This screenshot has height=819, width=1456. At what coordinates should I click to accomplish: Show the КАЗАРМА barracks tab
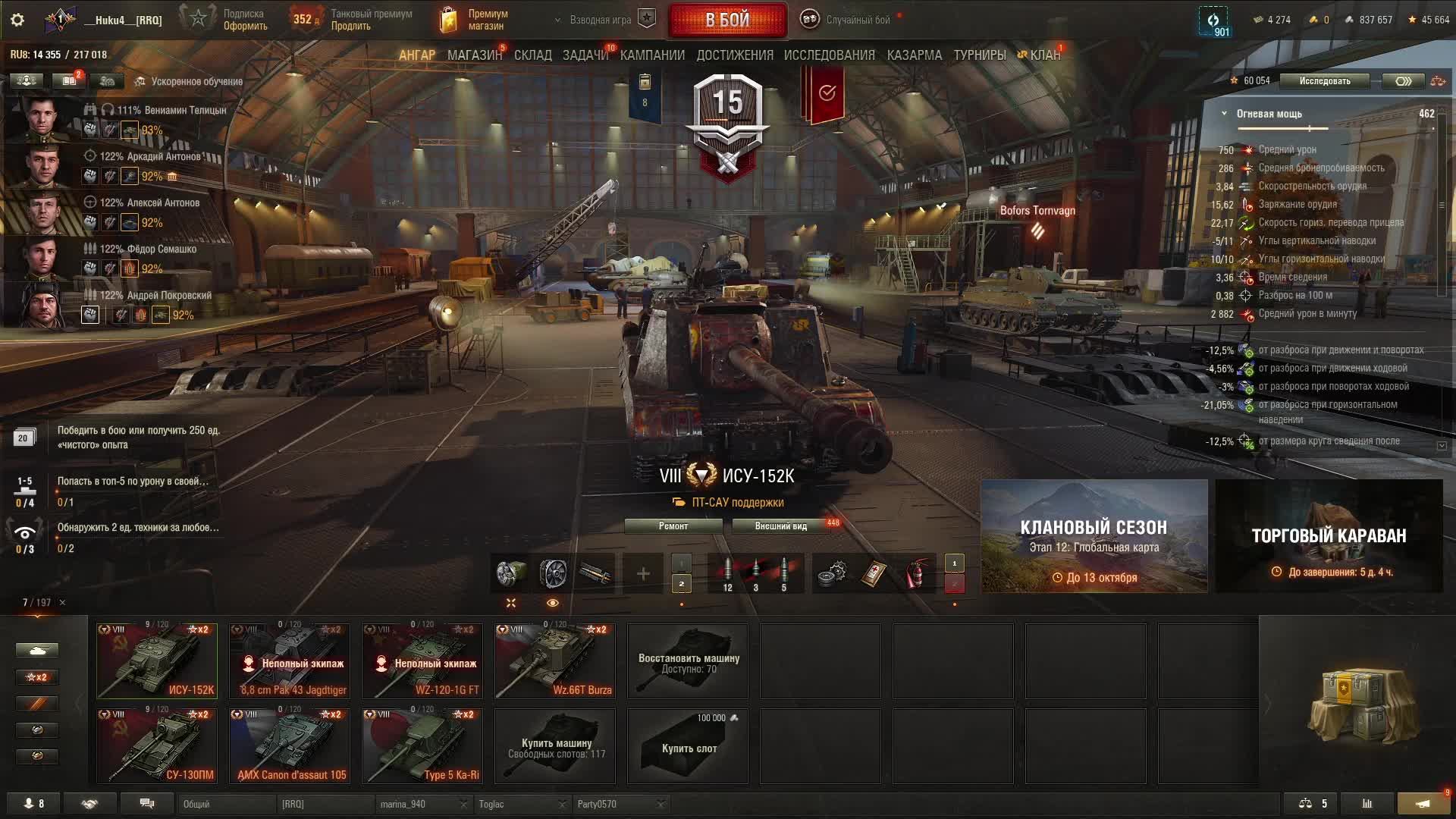click(x=914, y=55)
